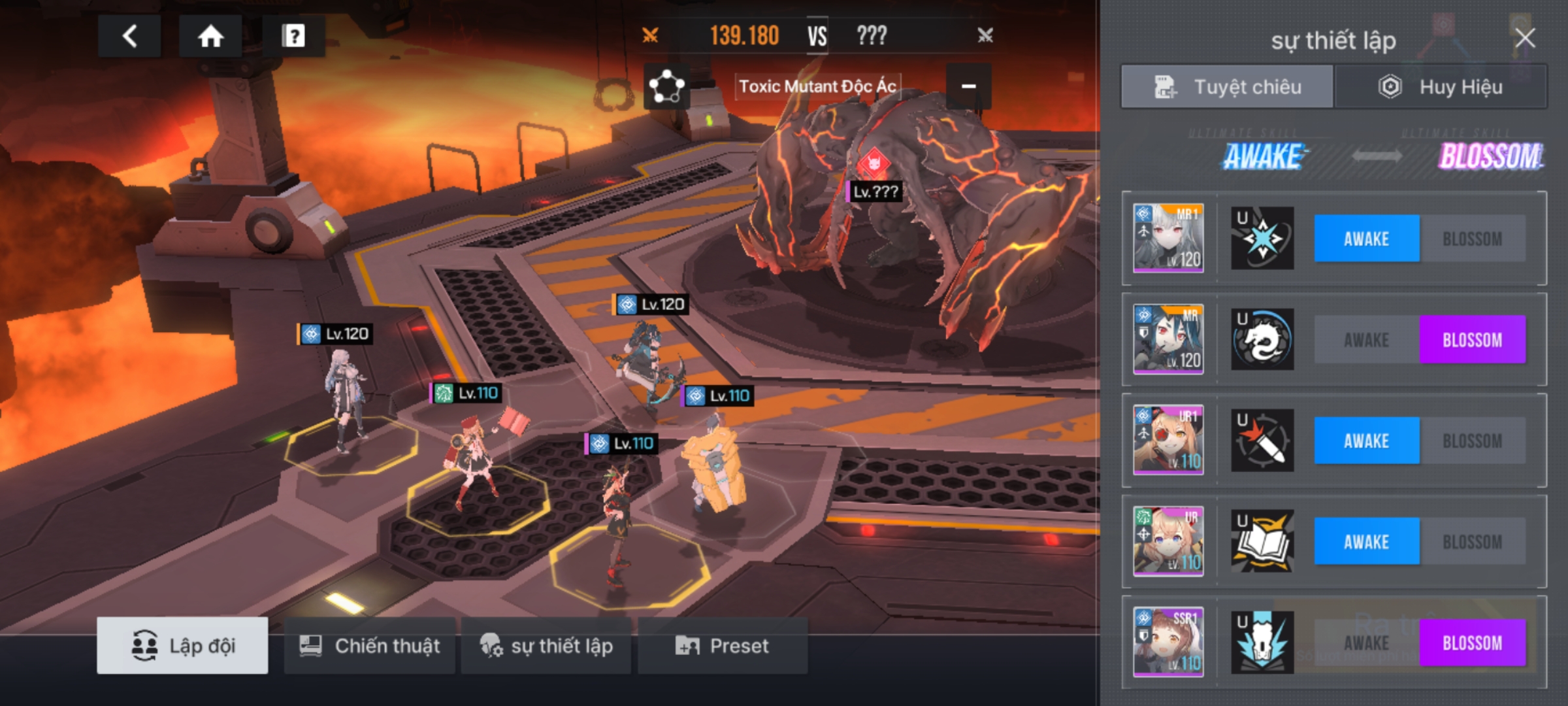Switch to the Huy Hiệu tab

tap(1441, 87)
